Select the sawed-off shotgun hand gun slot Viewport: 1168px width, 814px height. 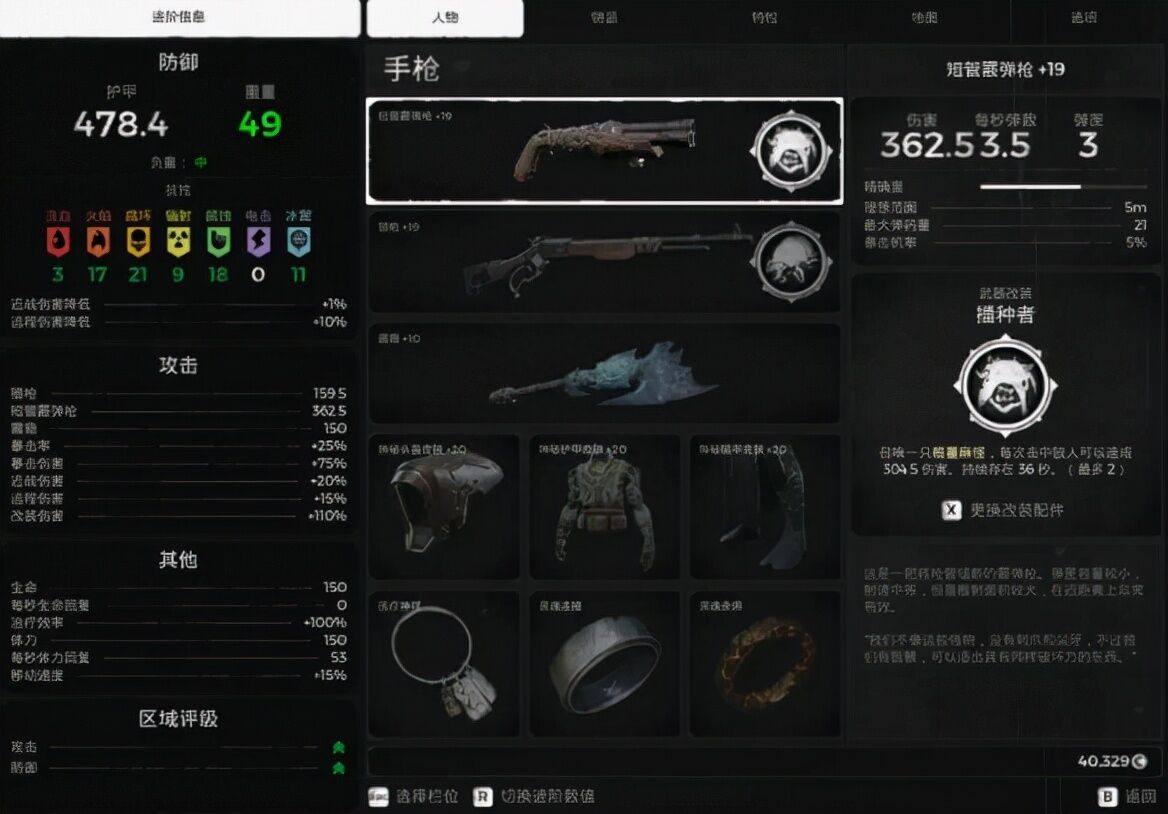click(560, 151)
